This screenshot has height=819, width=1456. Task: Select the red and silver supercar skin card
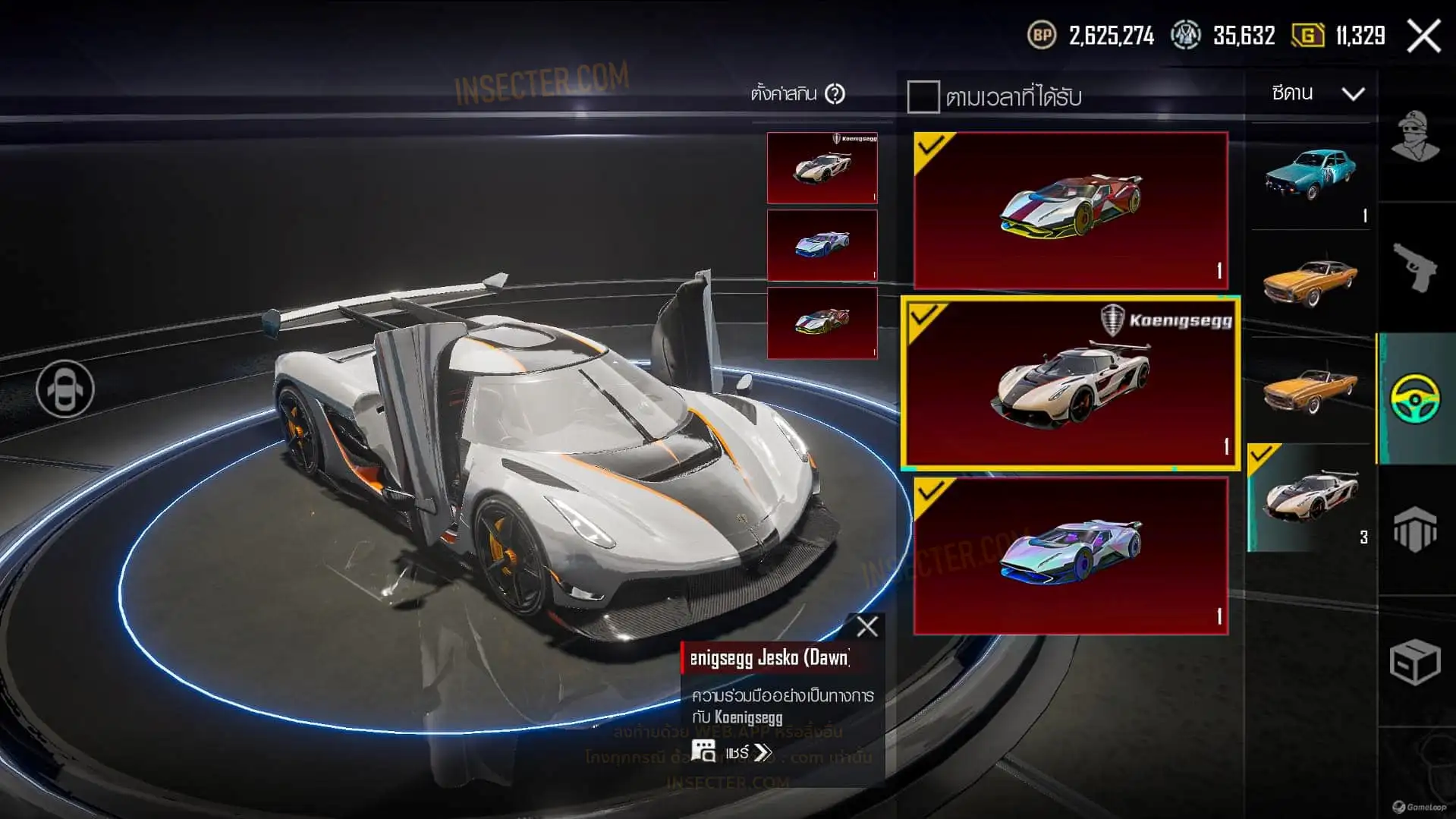coord(1070,210)
